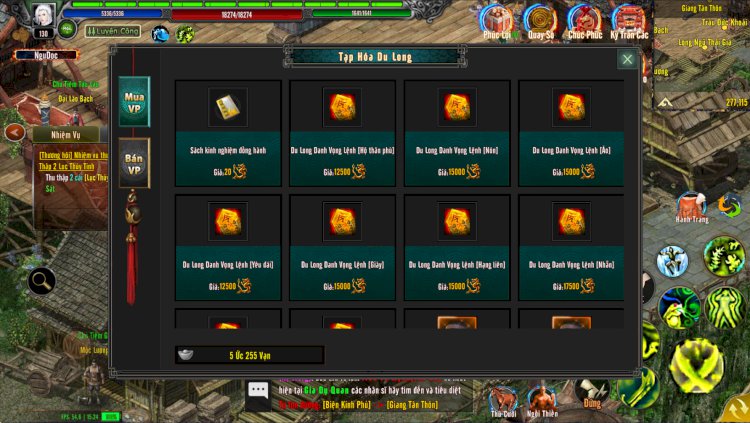Choose Du Long Danh Vọng Lệnh [Giày]
This screenshot has width=750, height=423.
(342, 246)
